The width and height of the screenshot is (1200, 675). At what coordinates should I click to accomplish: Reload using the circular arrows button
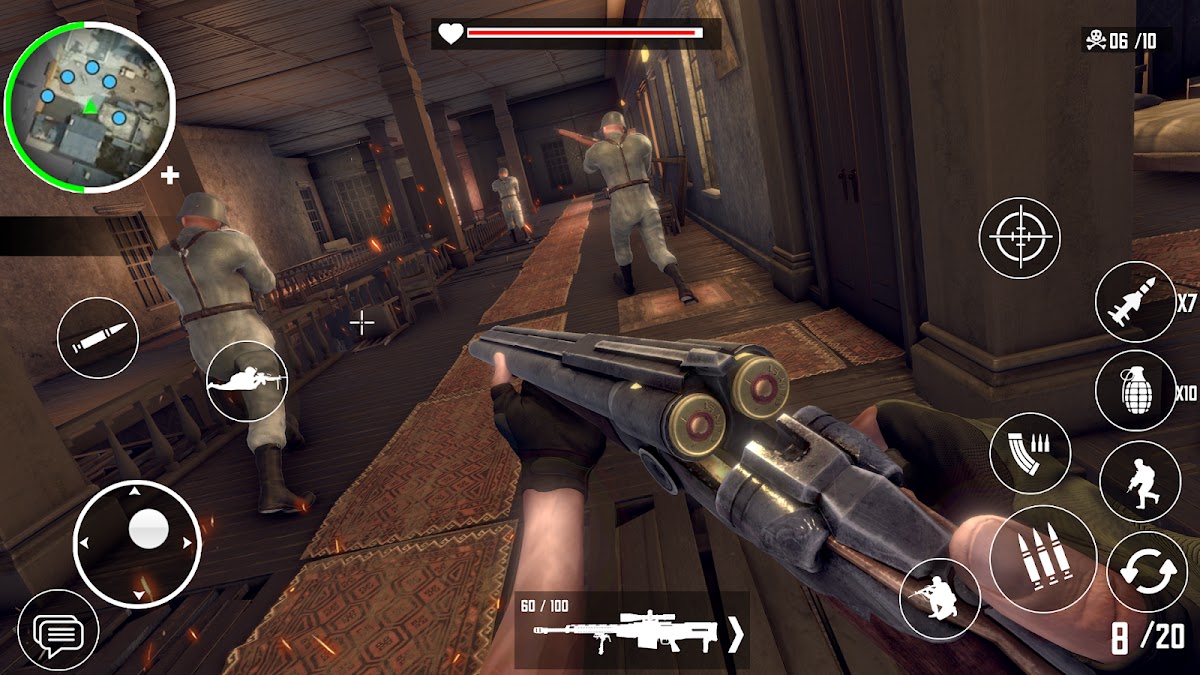(1146, 574)
